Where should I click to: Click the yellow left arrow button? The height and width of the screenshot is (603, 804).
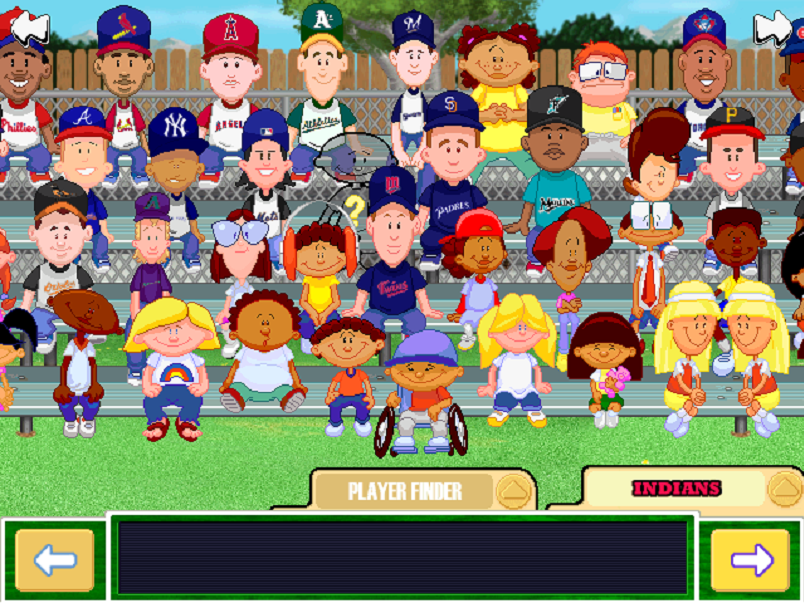coord(54,560)
